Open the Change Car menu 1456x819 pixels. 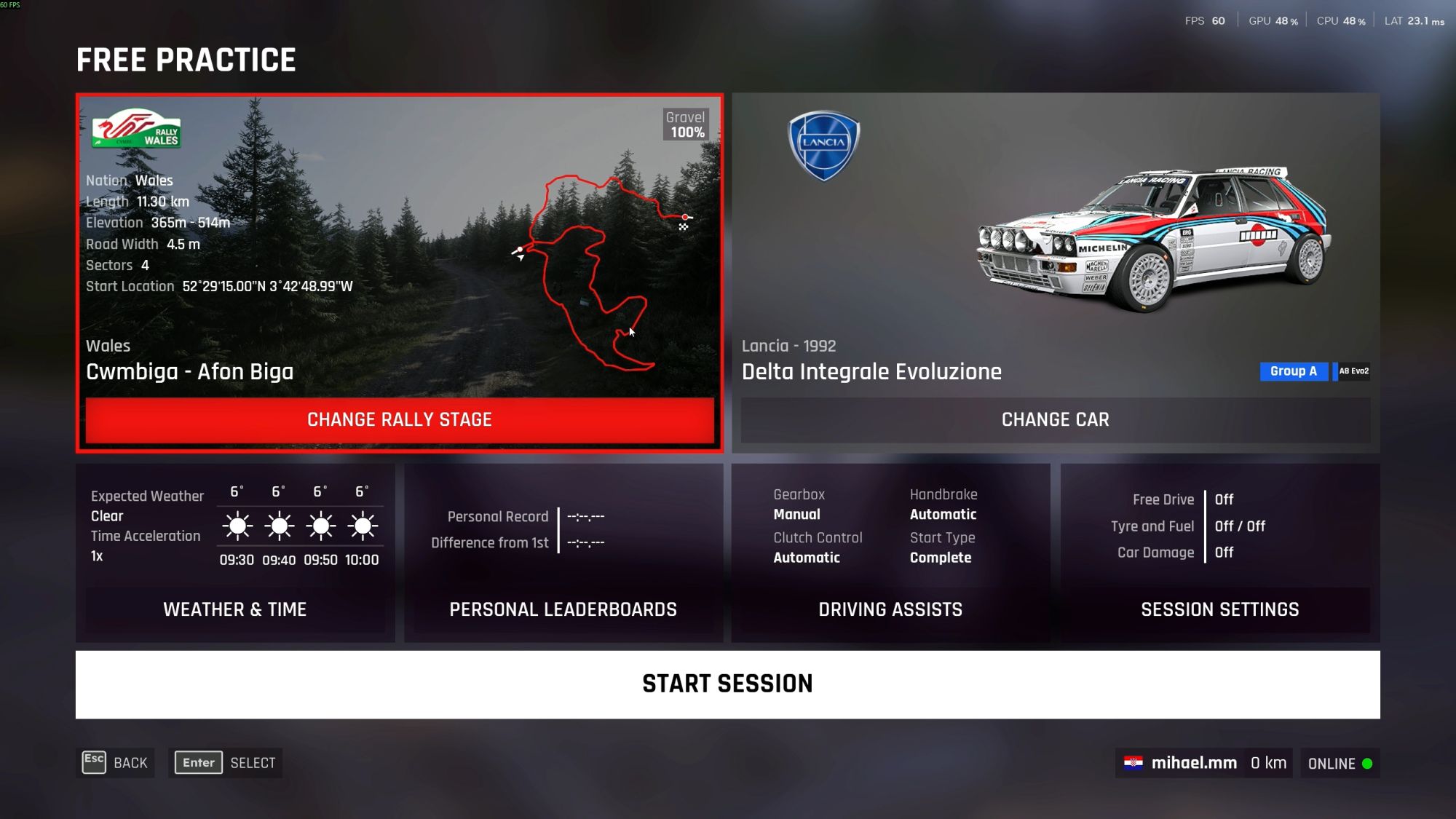point(1055,419)
